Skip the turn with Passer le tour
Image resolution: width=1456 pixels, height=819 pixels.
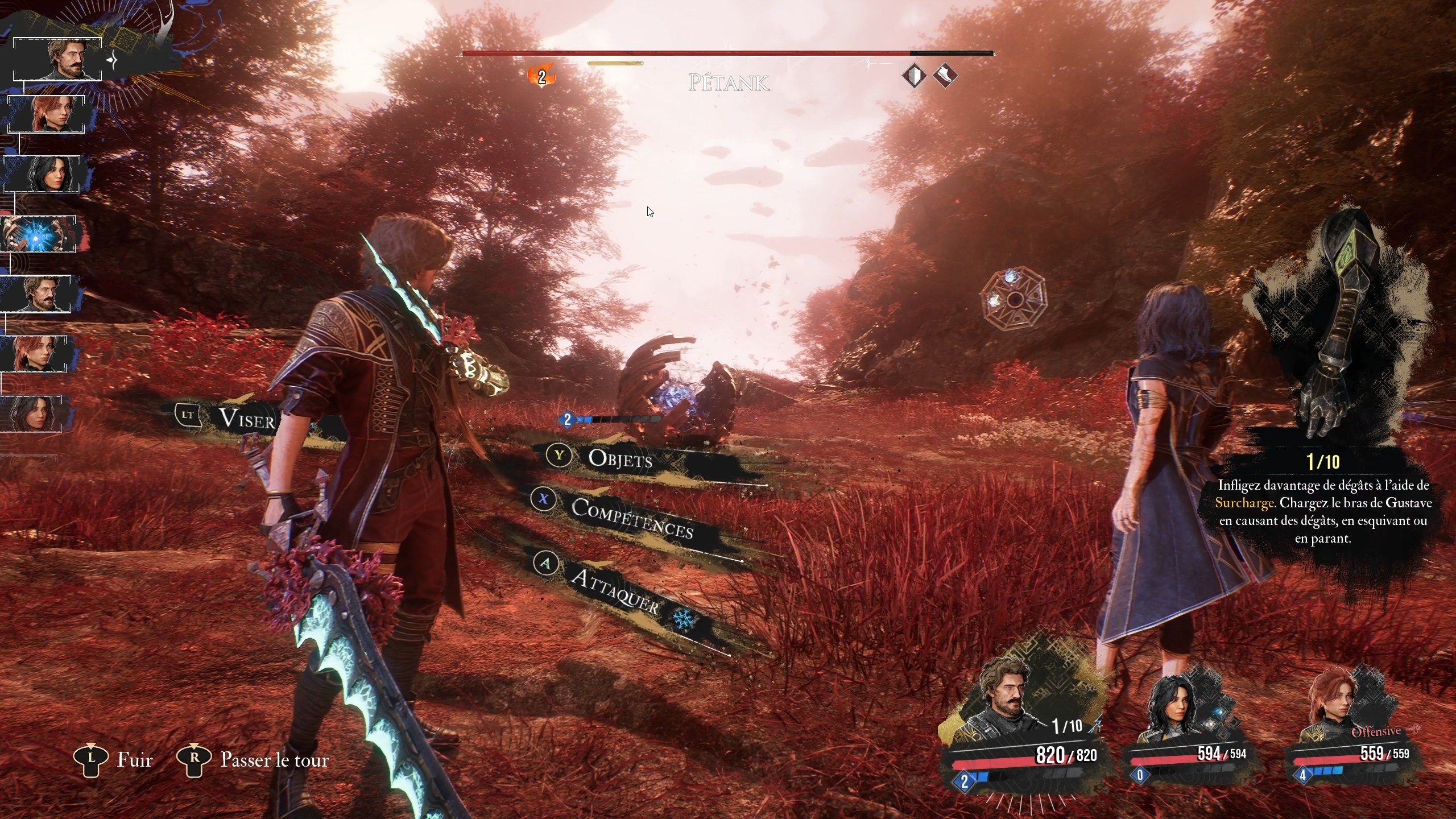coord(274,760)
